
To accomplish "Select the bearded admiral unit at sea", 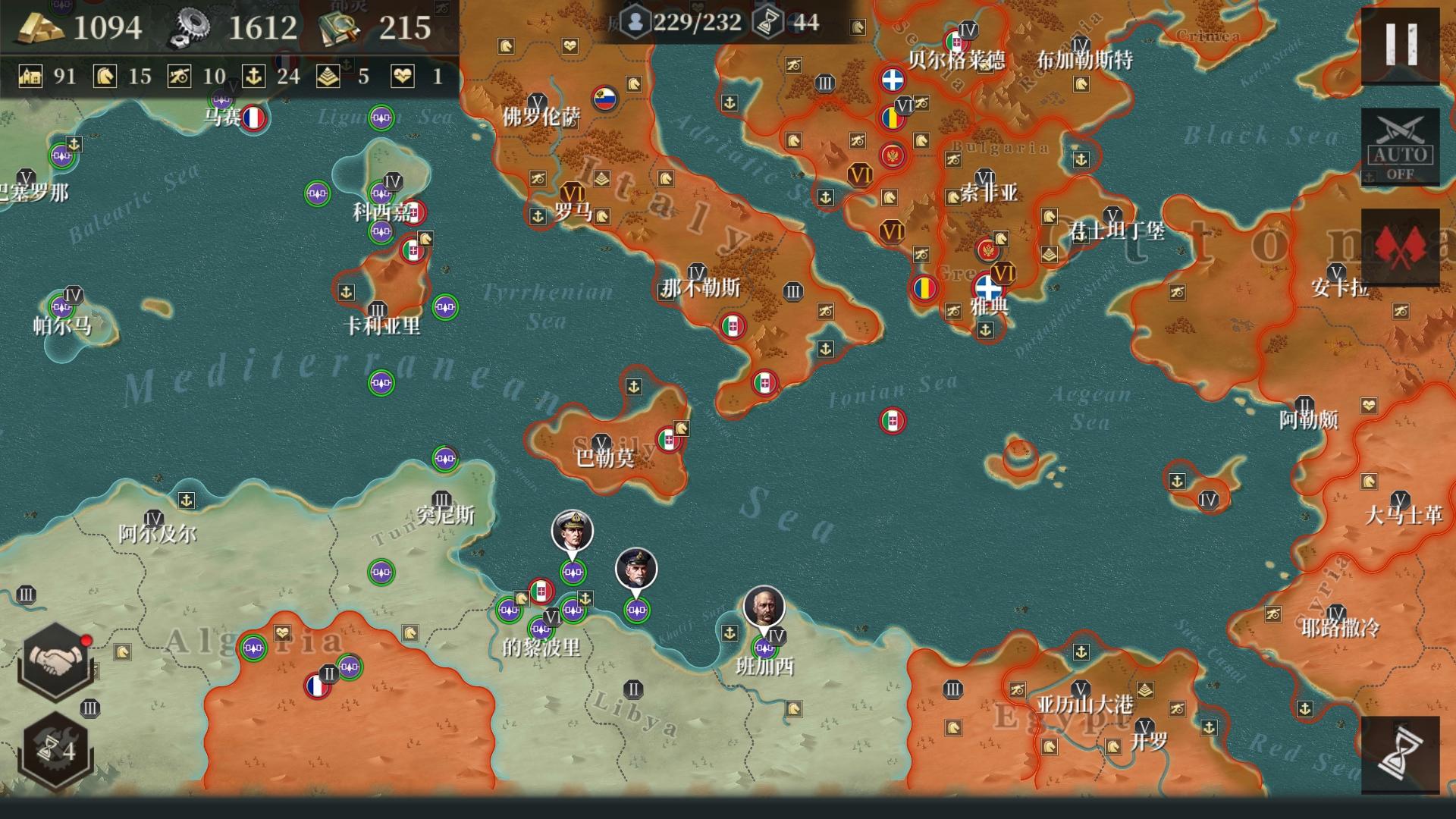I will pyautogui.click(x=635, y=569).
